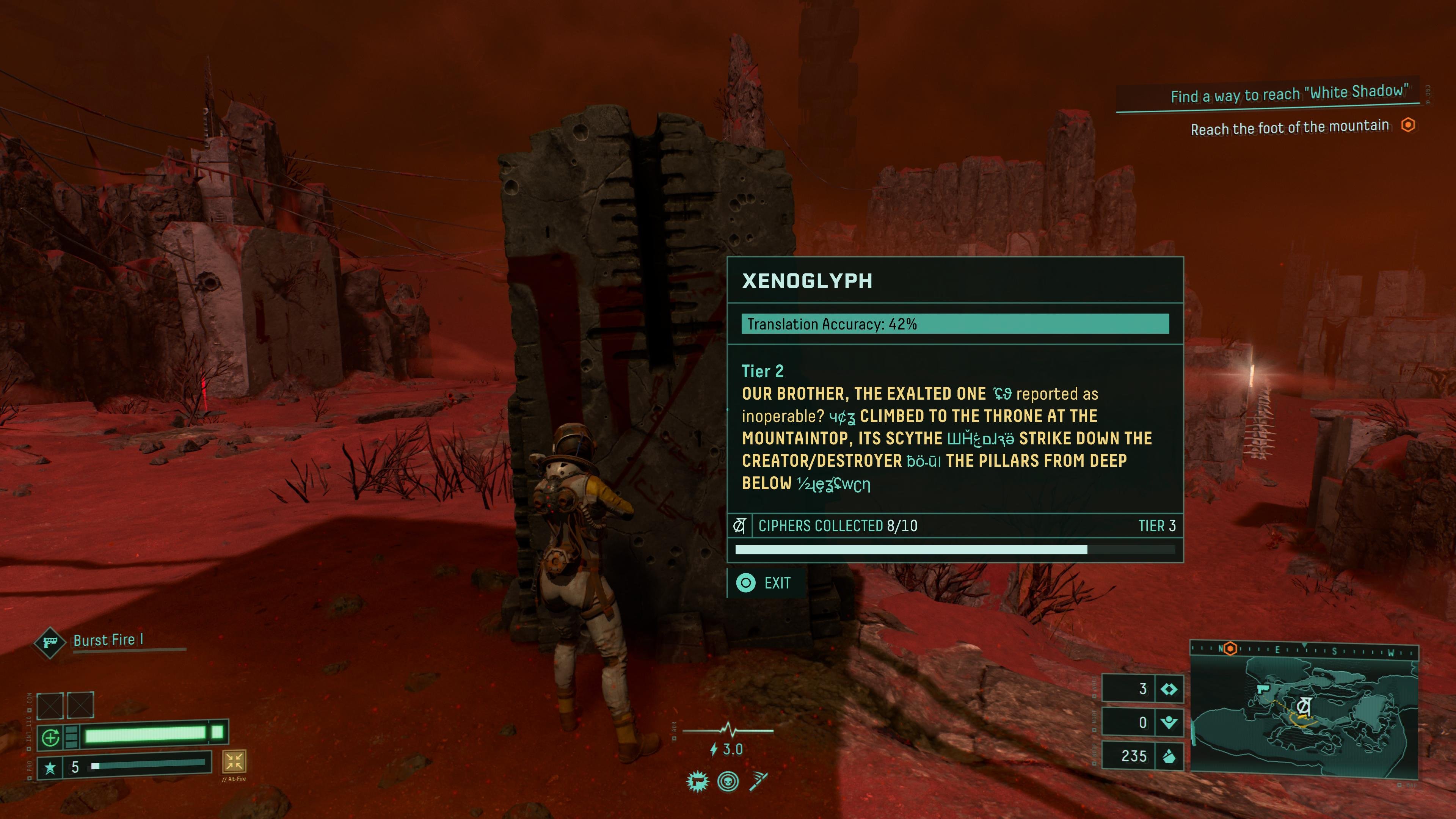Select the circular skull artifact icon
The width and height of the screenshot is (1456, 819).
(728, 782)
